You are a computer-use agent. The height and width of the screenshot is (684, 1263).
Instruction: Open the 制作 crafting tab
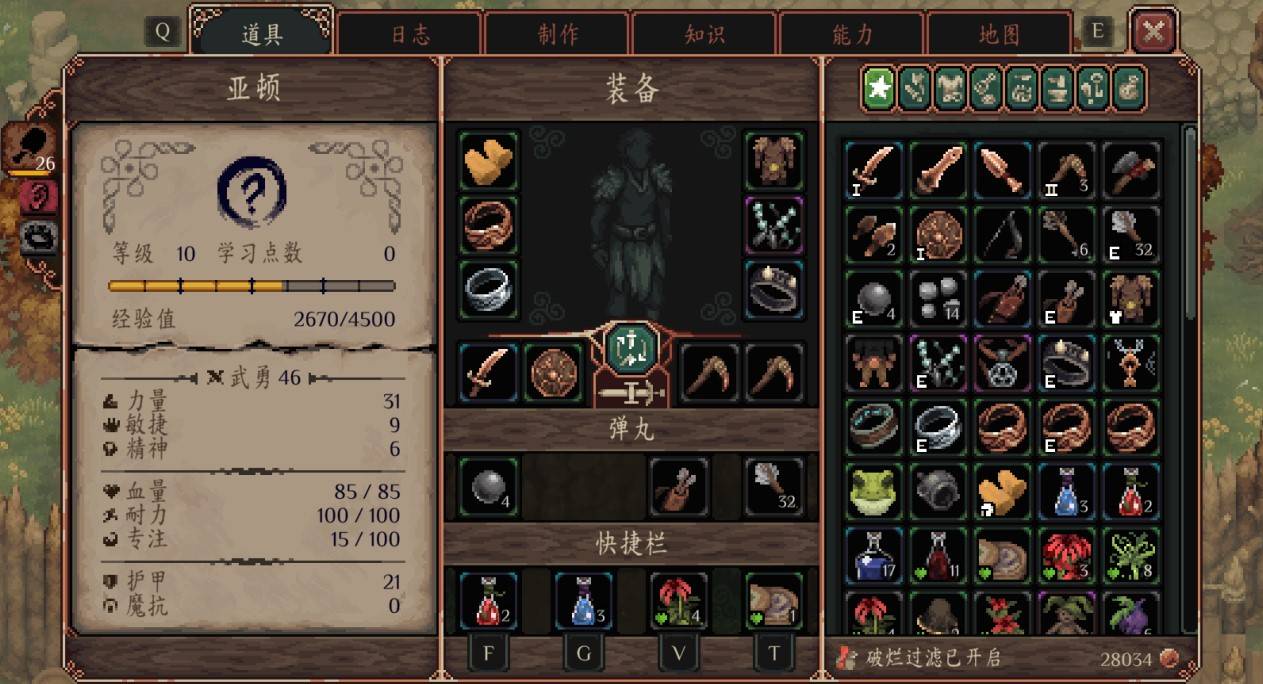coord(557,34)
